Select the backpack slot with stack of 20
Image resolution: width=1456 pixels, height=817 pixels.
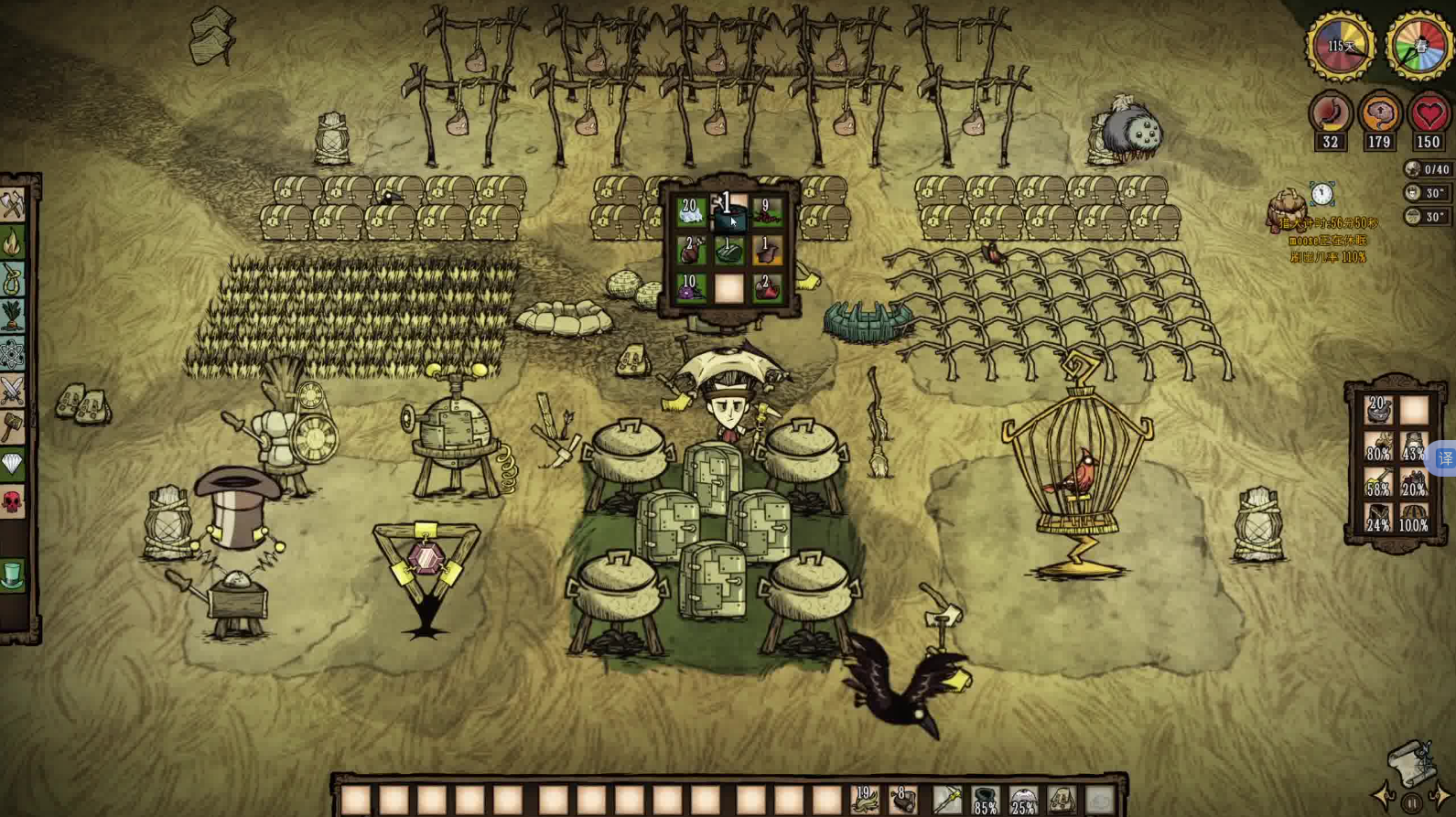point(1378,411)
